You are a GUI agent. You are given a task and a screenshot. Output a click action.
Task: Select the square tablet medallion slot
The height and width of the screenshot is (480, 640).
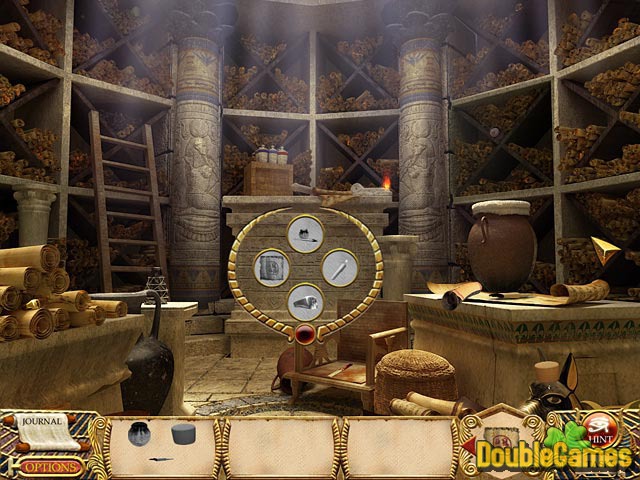click(x=270, y=267)
